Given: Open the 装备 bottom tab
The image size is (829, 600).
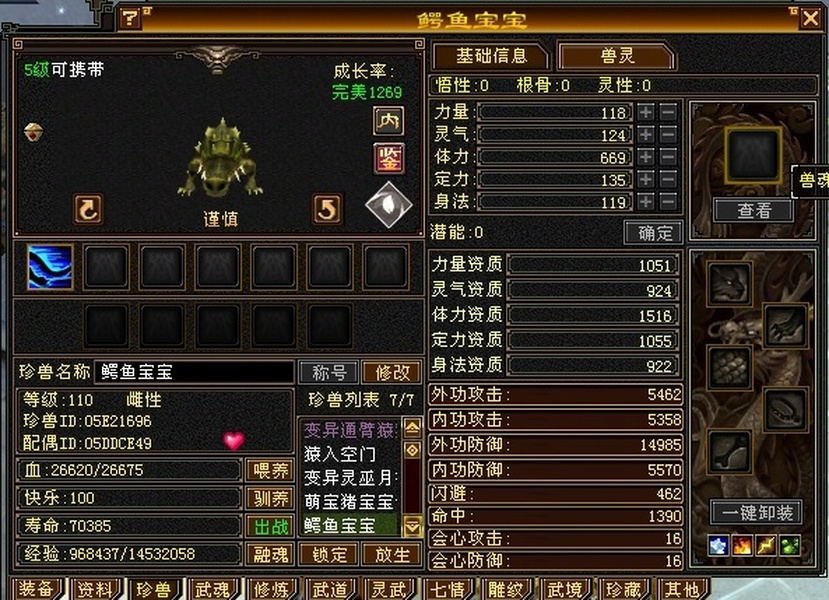Looking at the screenshot, I should click(x=36, y=589).
